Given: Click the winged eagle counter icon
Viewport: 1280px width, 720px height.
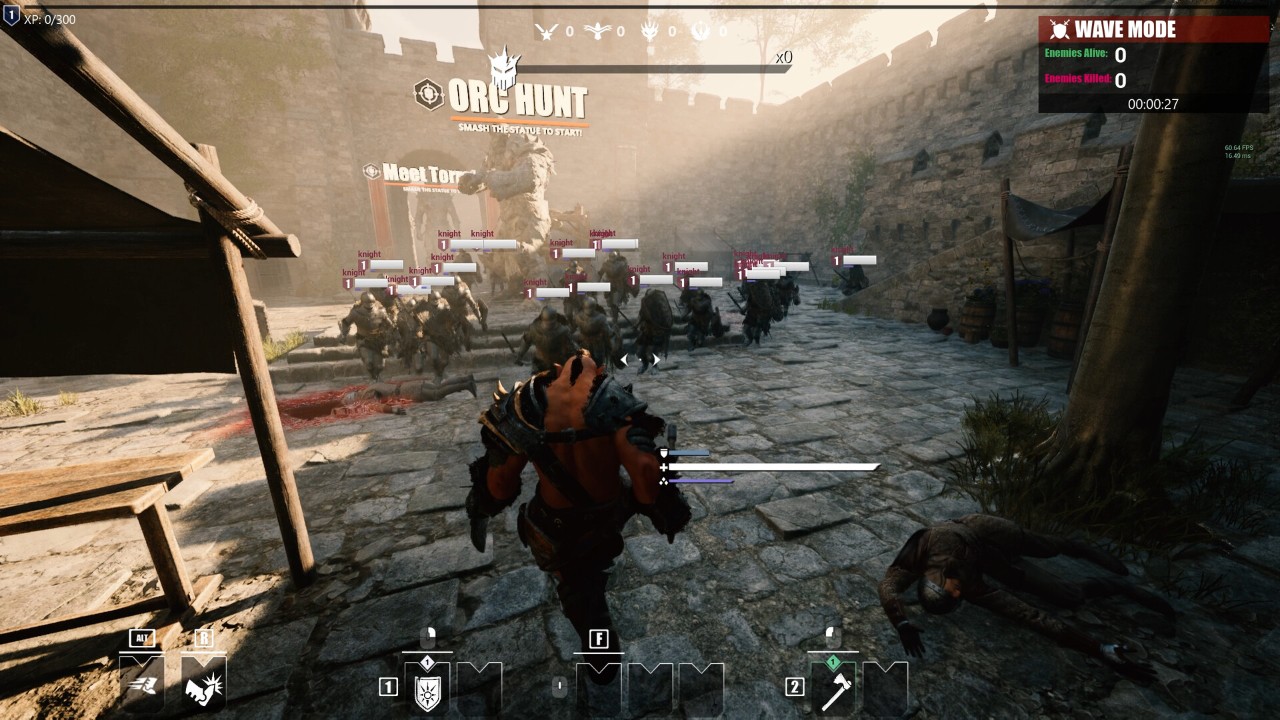Looking at the screenshot, I should click(x=597, y=31).
